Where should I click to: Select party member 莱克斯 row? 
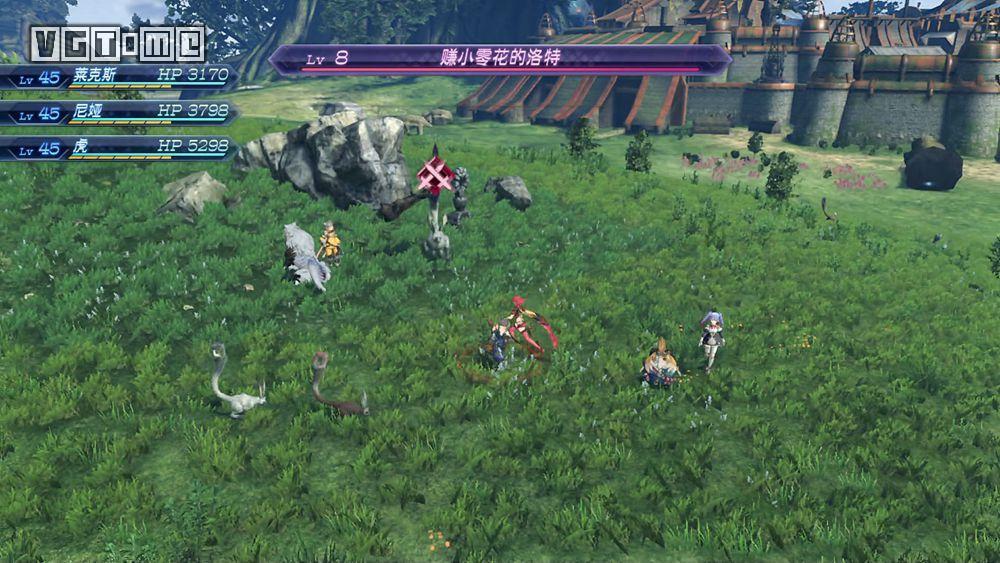click(118, 77)
